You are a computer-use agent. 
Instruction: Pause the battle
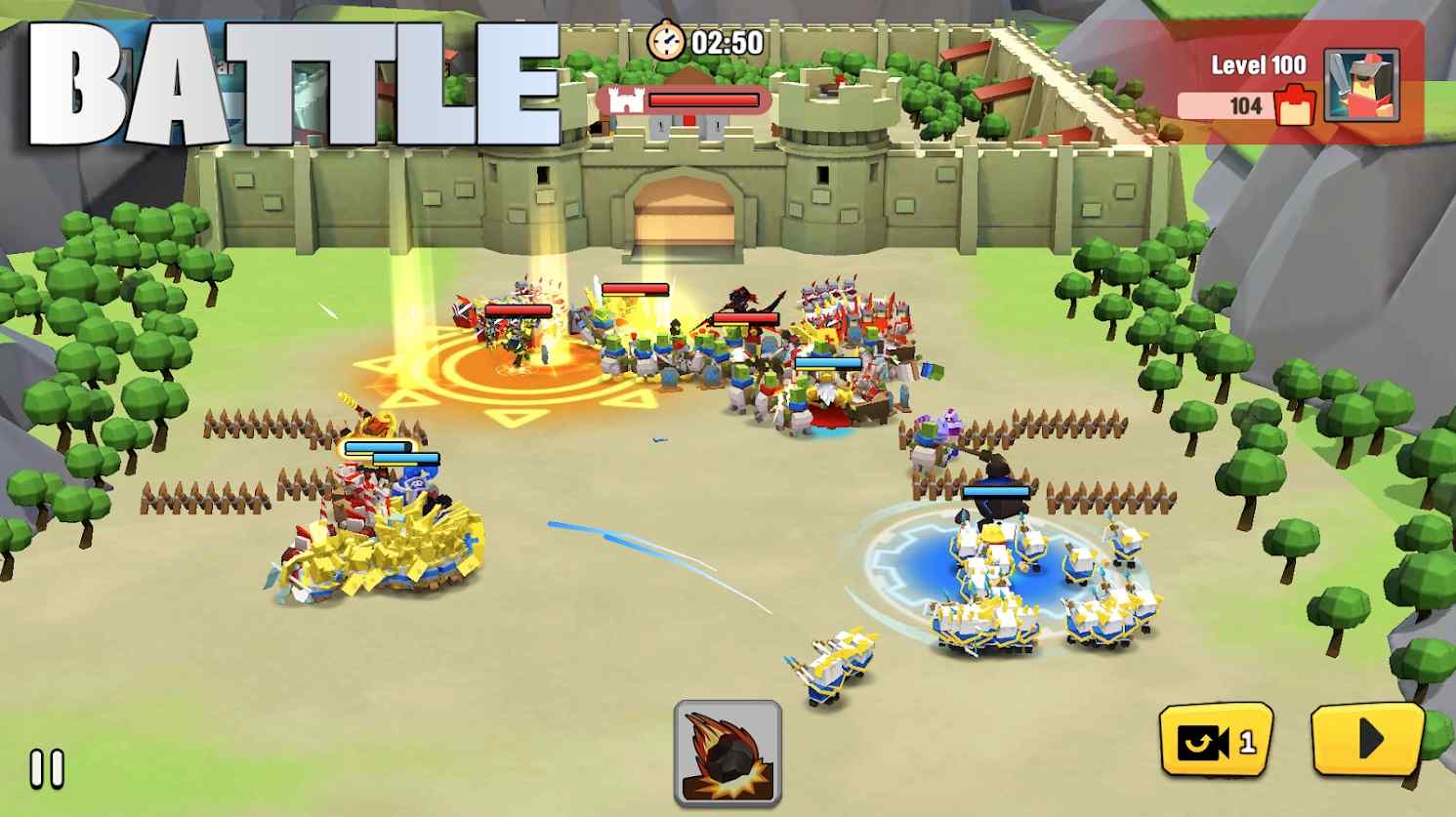[46, 769]
